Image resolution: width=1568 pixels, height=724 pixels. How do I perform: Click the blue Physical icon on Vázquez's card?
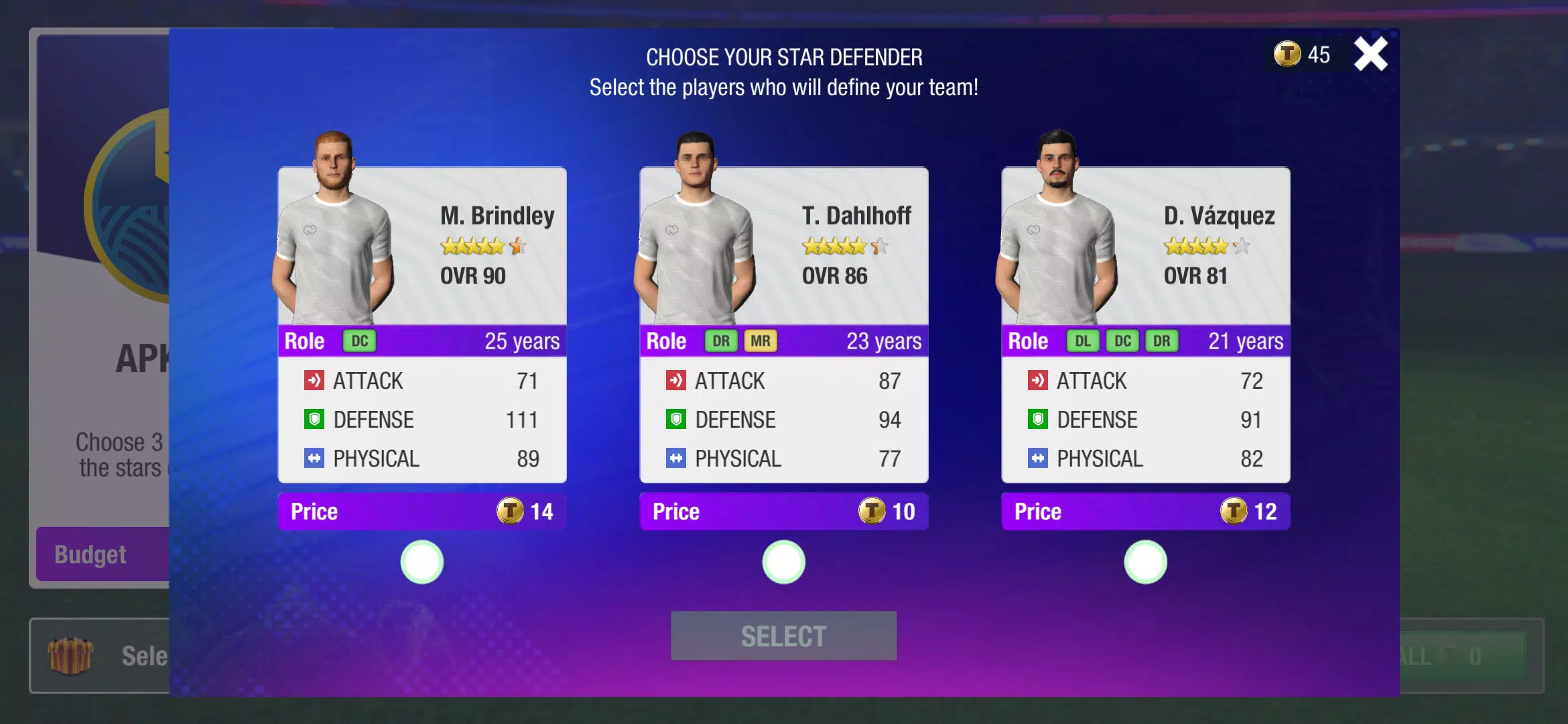[x=1038, y=459]
